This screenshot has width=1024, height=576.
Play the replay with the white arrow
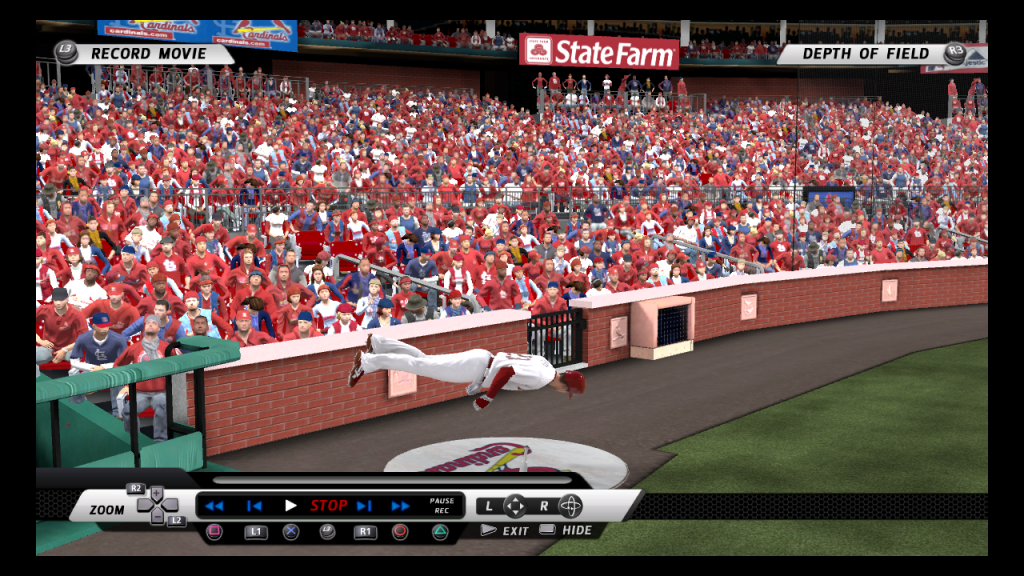coord(291,506)
